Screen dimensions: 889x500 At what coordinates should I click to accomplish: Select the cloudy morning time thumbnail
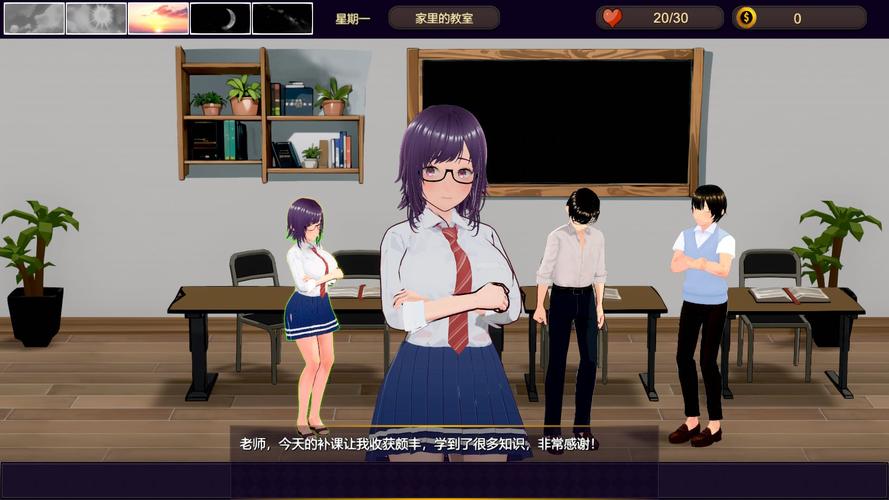[34, 18]
